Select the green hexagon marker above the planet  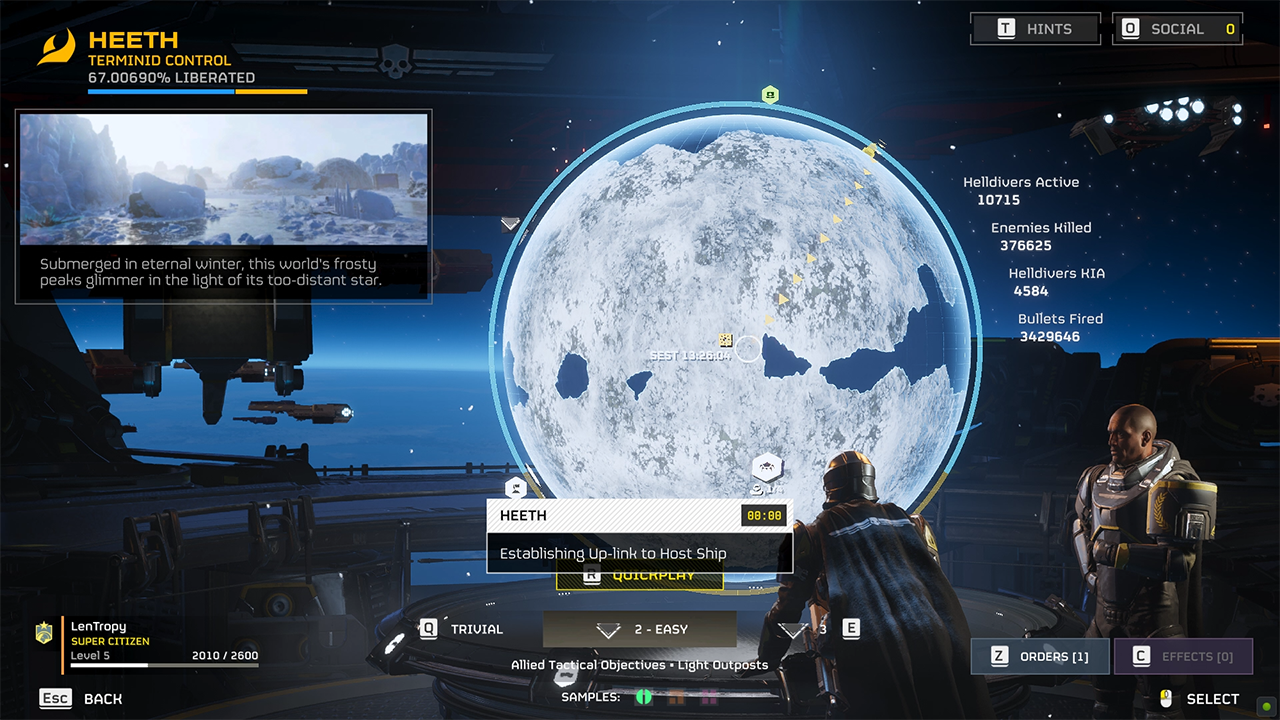tap(770, 95)
